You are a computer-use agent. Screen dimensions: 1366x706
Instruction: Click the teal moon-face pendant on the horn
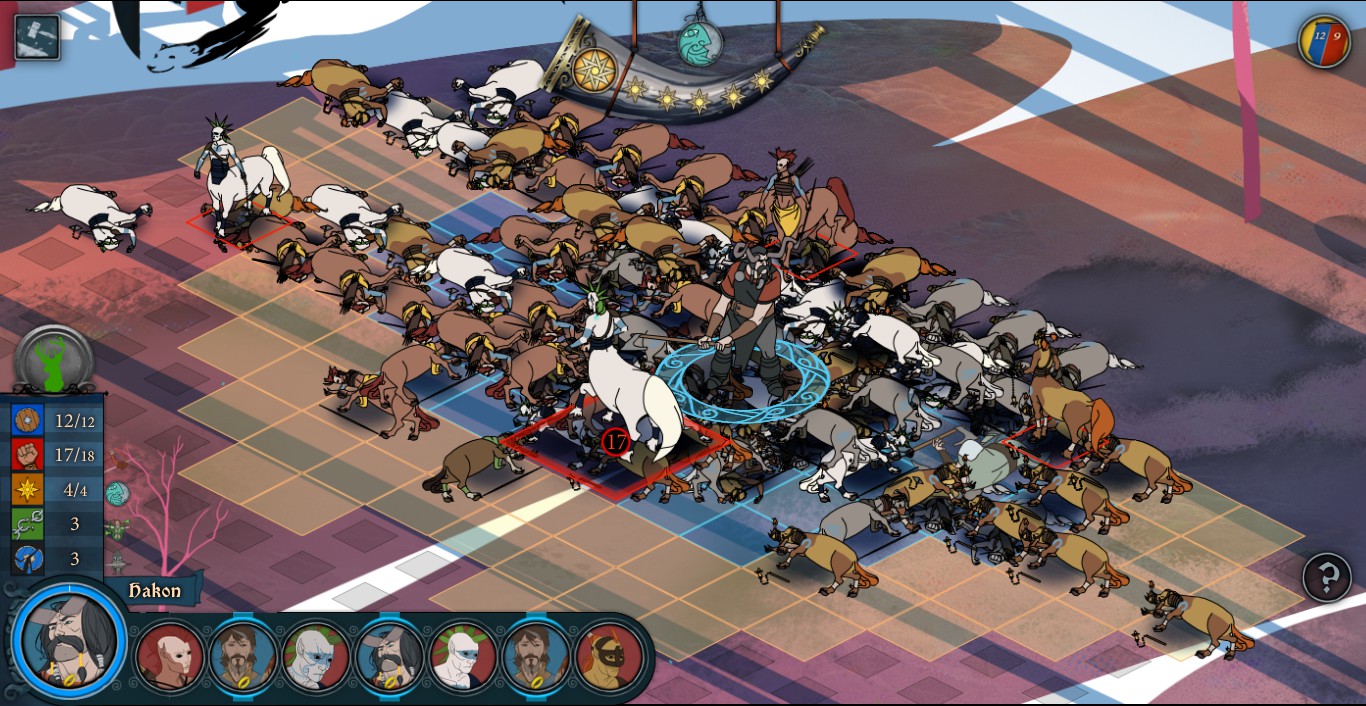tap(700, 43)
